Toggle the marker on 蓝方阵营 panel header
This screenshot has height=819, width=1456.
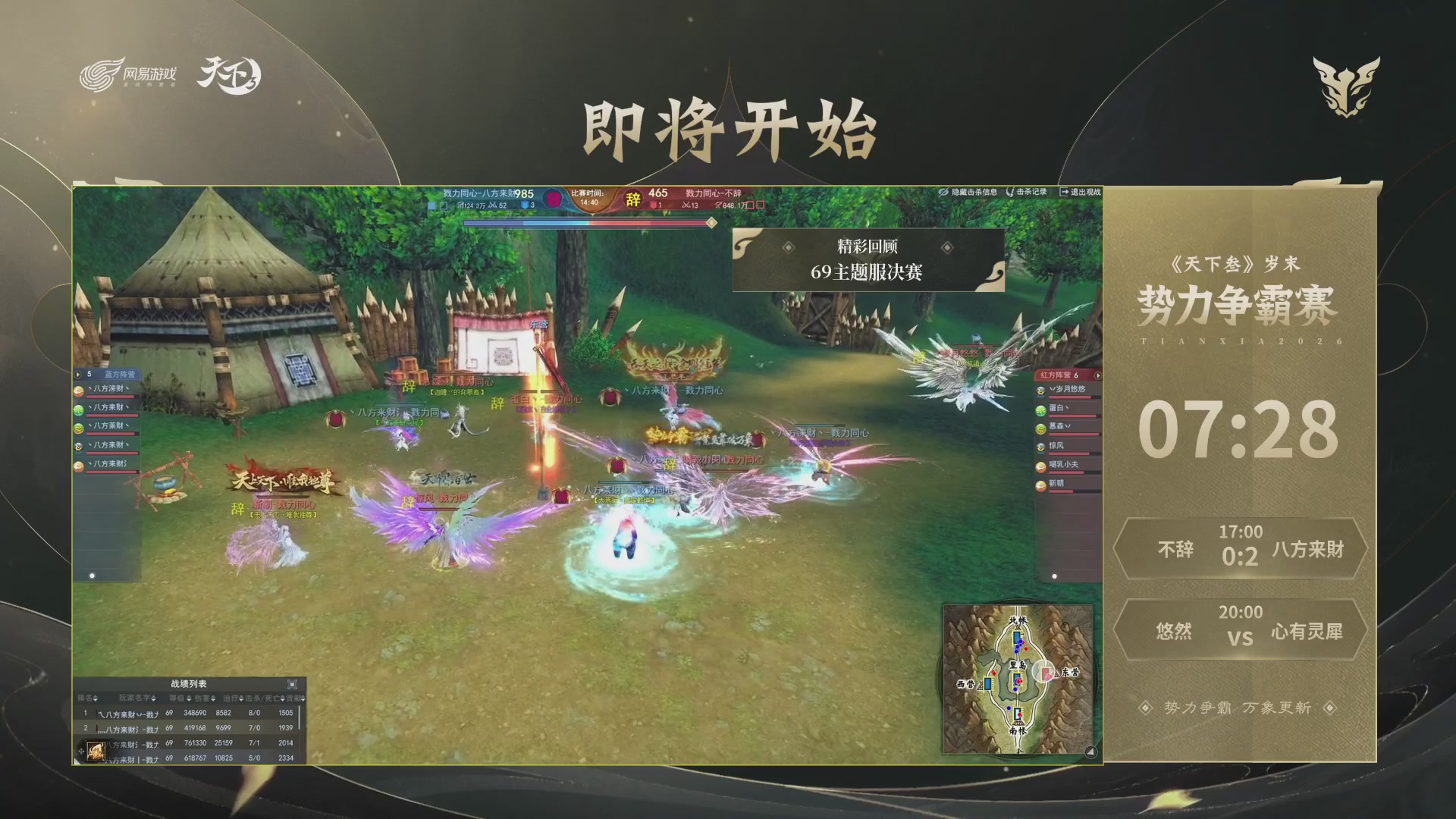[x=78, y=374]
